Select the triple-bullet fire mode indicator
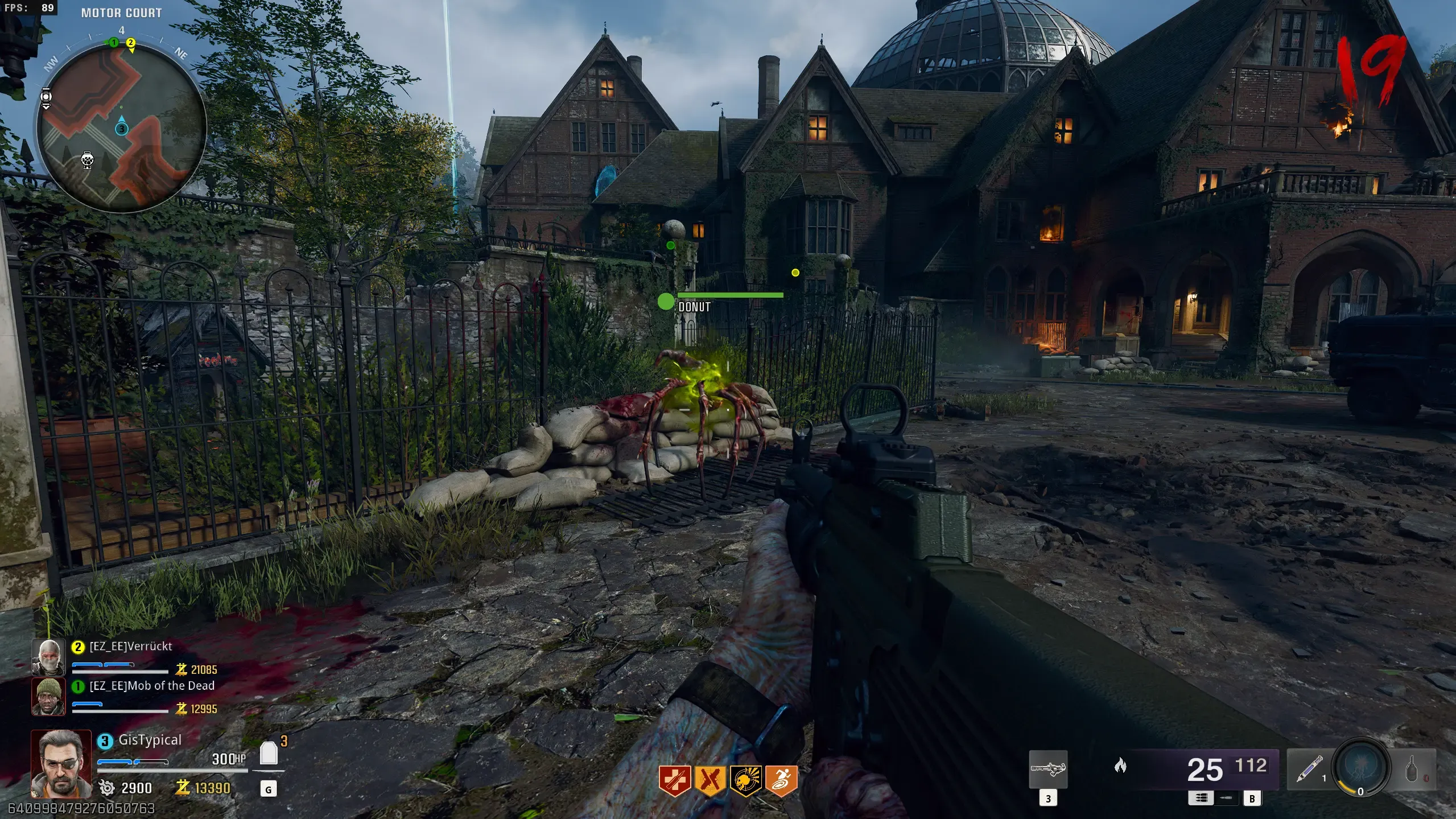 pyautogui.click(x=1201, y=798)
